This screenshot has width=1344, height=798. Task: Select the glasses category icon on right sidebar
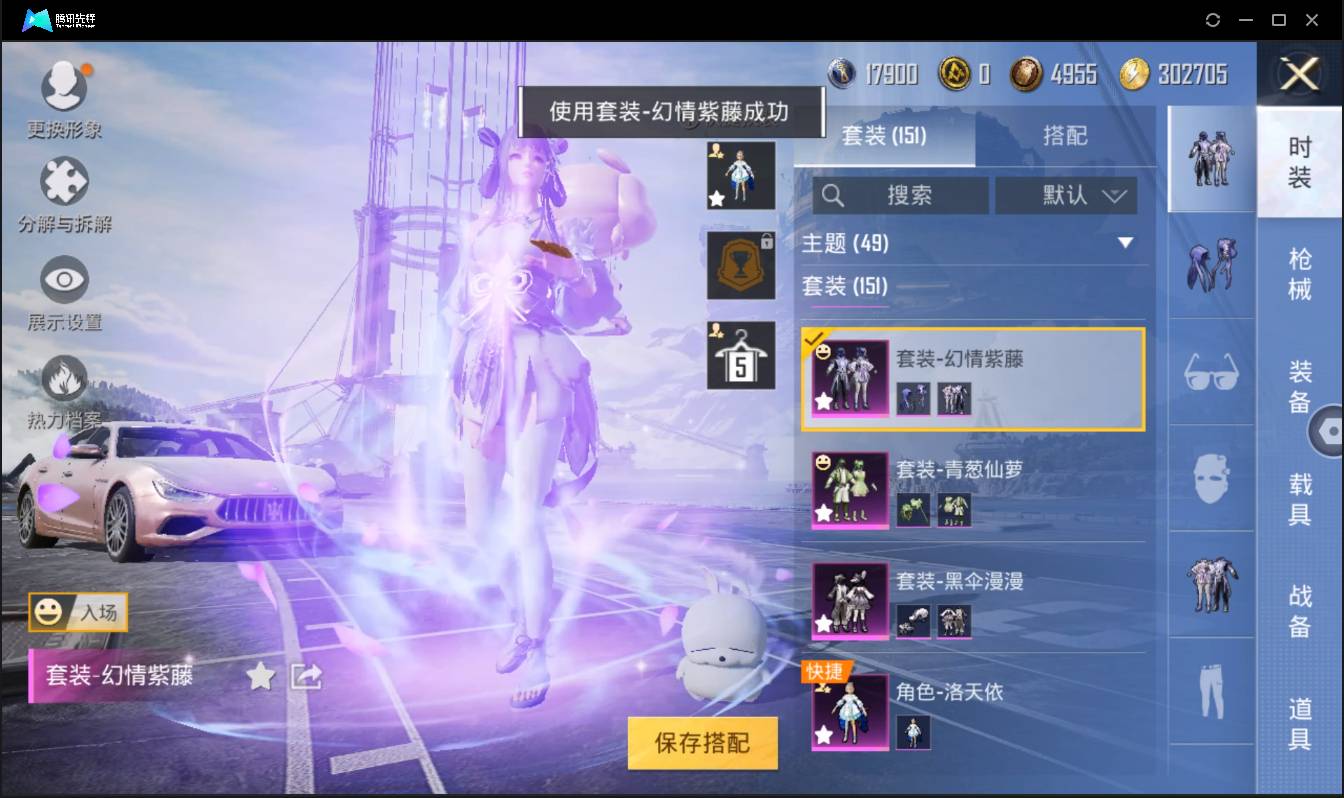click(1210, 372)
